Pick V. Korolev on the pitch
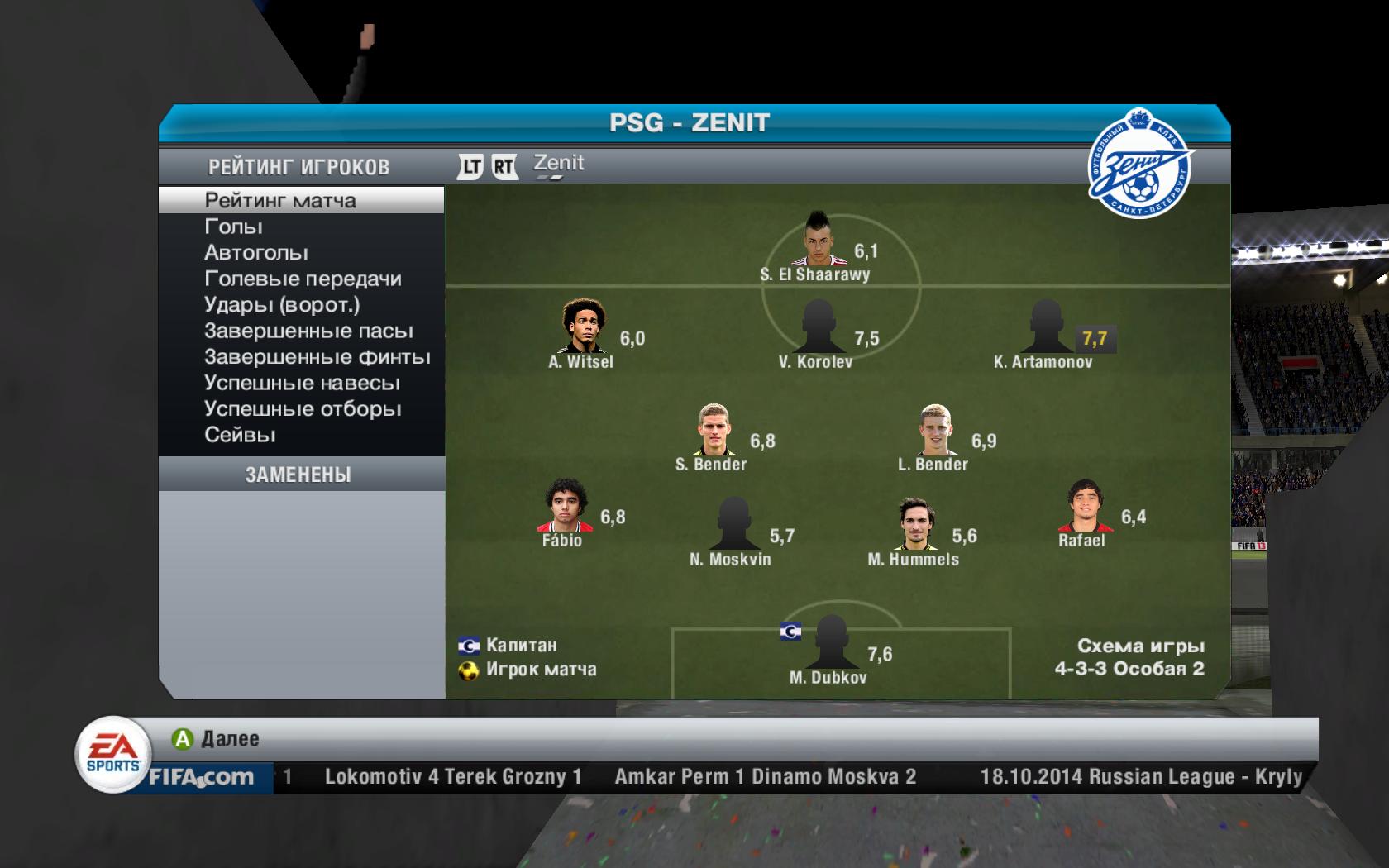This screenshot has width=1389, height=868. coord(818,327)
